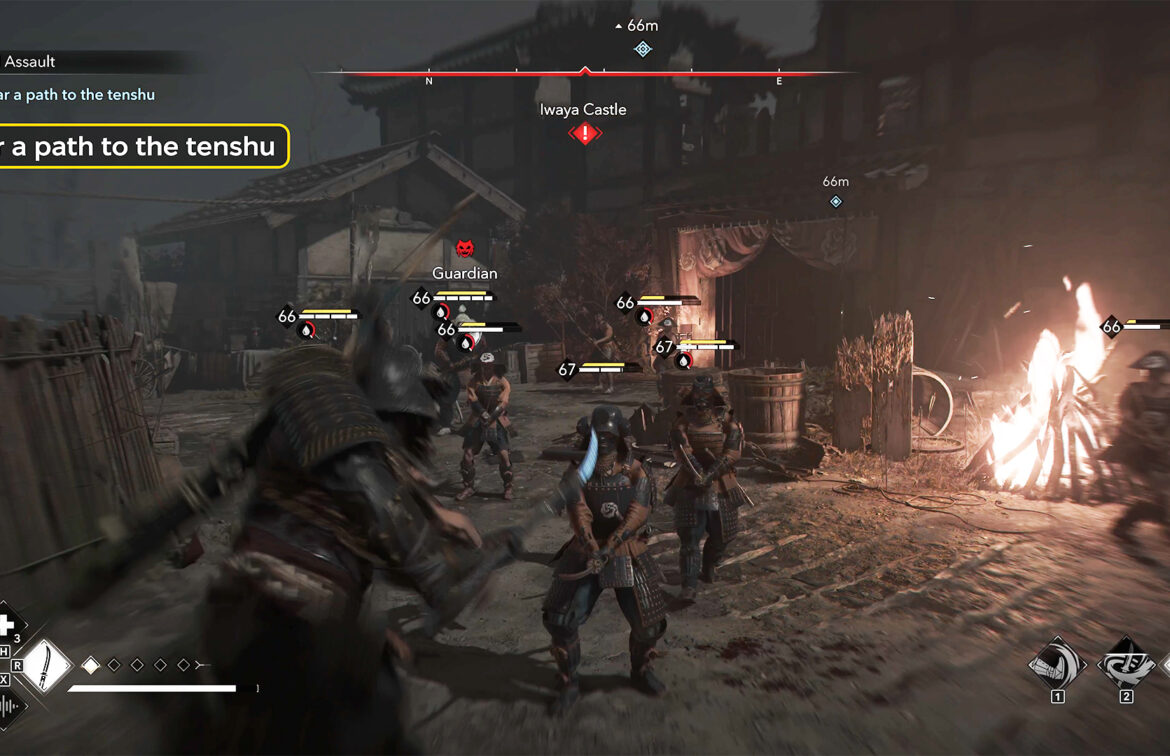Activate the spinning sword ability in slot 2
The image size is (1170, 756).
pos(1126,663)
